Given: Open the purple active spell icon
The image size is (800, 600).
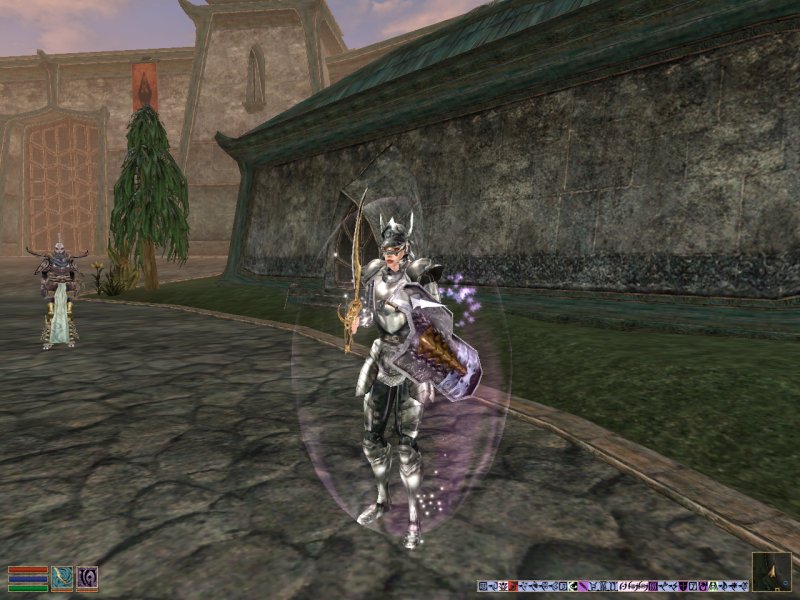Looking at the screenshot, I should 87,578.
